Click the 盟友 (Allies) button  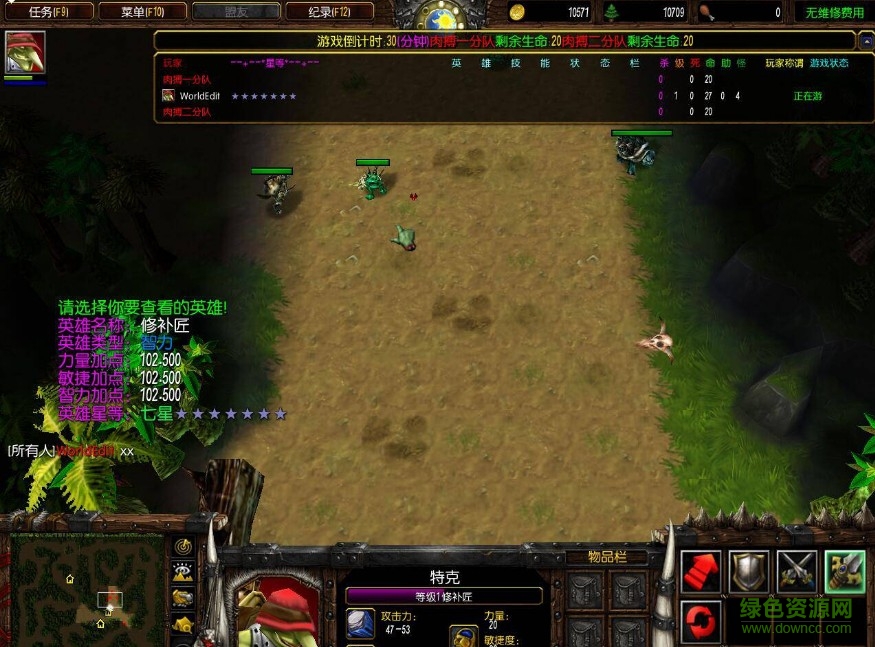point(236,12)
